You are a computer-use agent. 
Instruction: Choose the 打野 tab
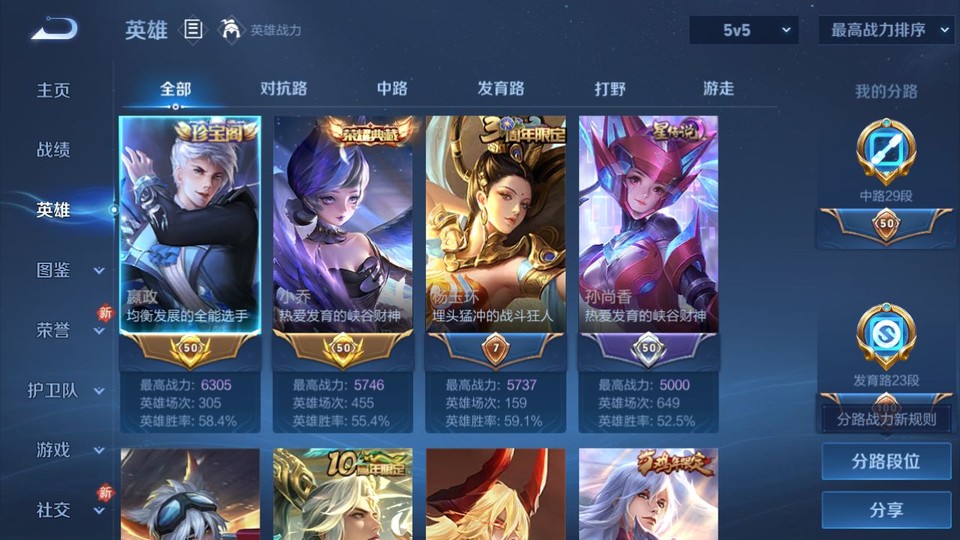(610, 89)
